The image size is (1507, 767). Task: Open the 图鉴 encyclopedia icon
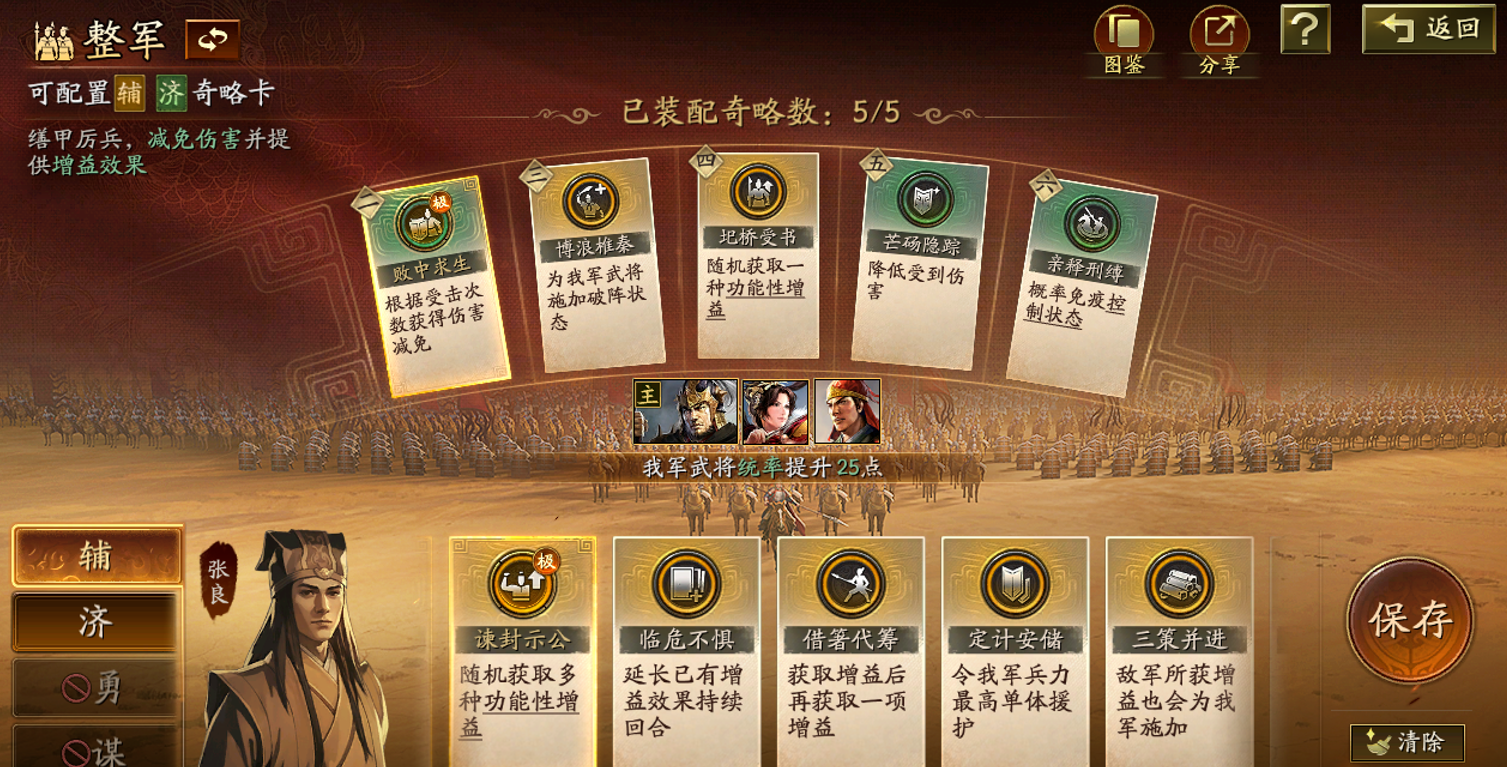[x=1127, y=31]
